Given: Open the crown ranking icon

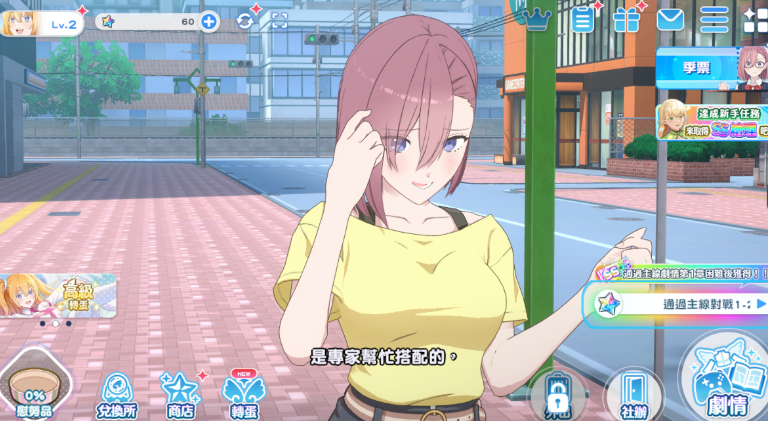Looking at the screenshot, I should pos(538,20).
